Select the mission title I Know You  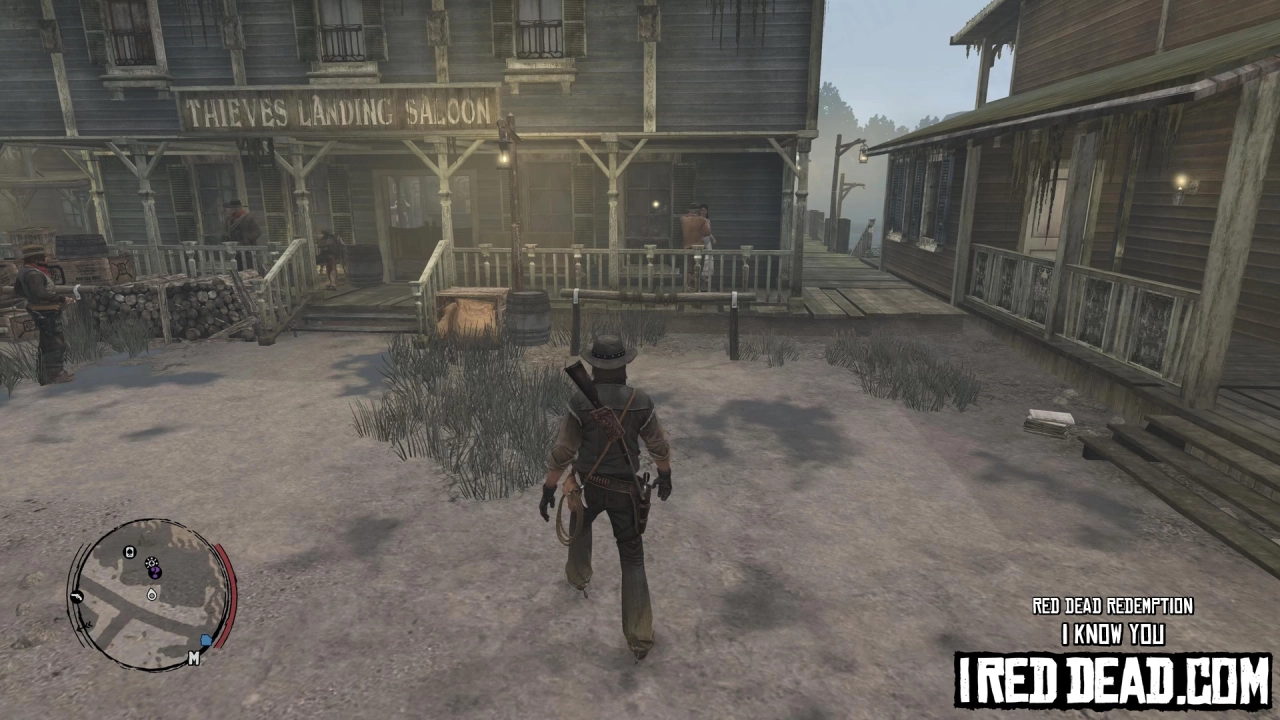[1113, 633]
